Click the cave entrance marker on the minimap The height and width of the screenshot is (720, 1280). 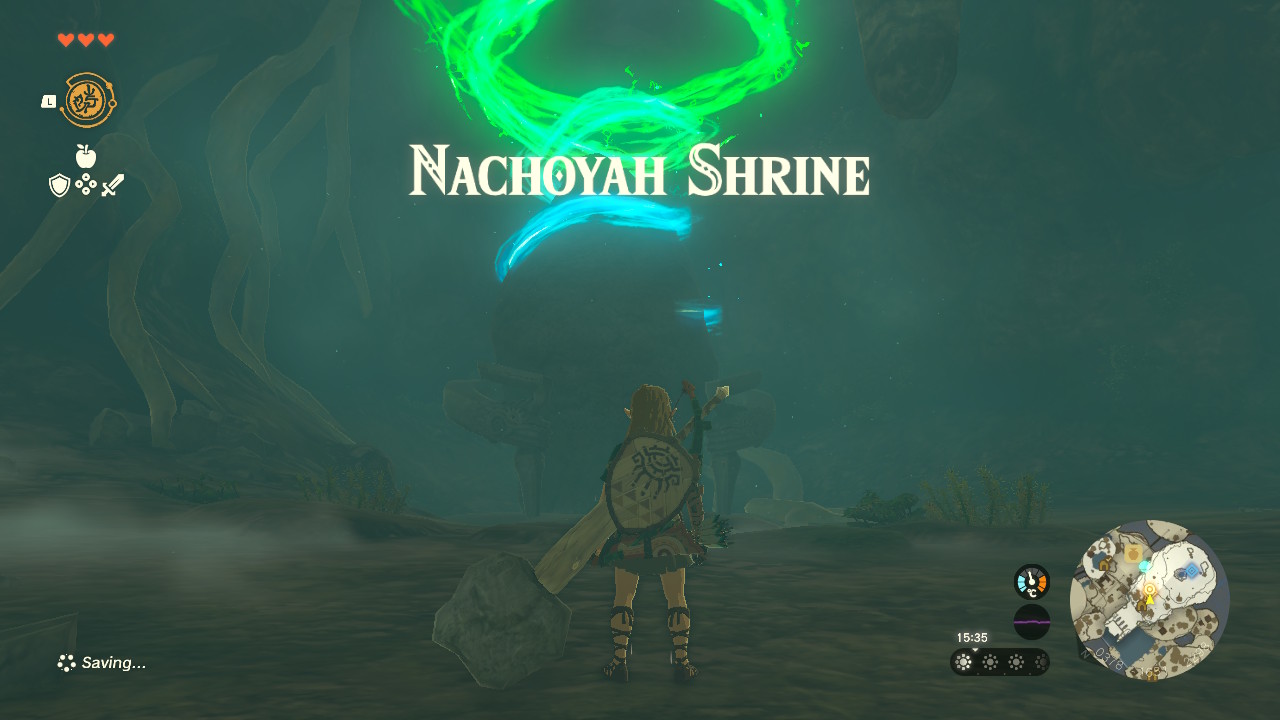pyautogui.click(x=1142, y=605)
